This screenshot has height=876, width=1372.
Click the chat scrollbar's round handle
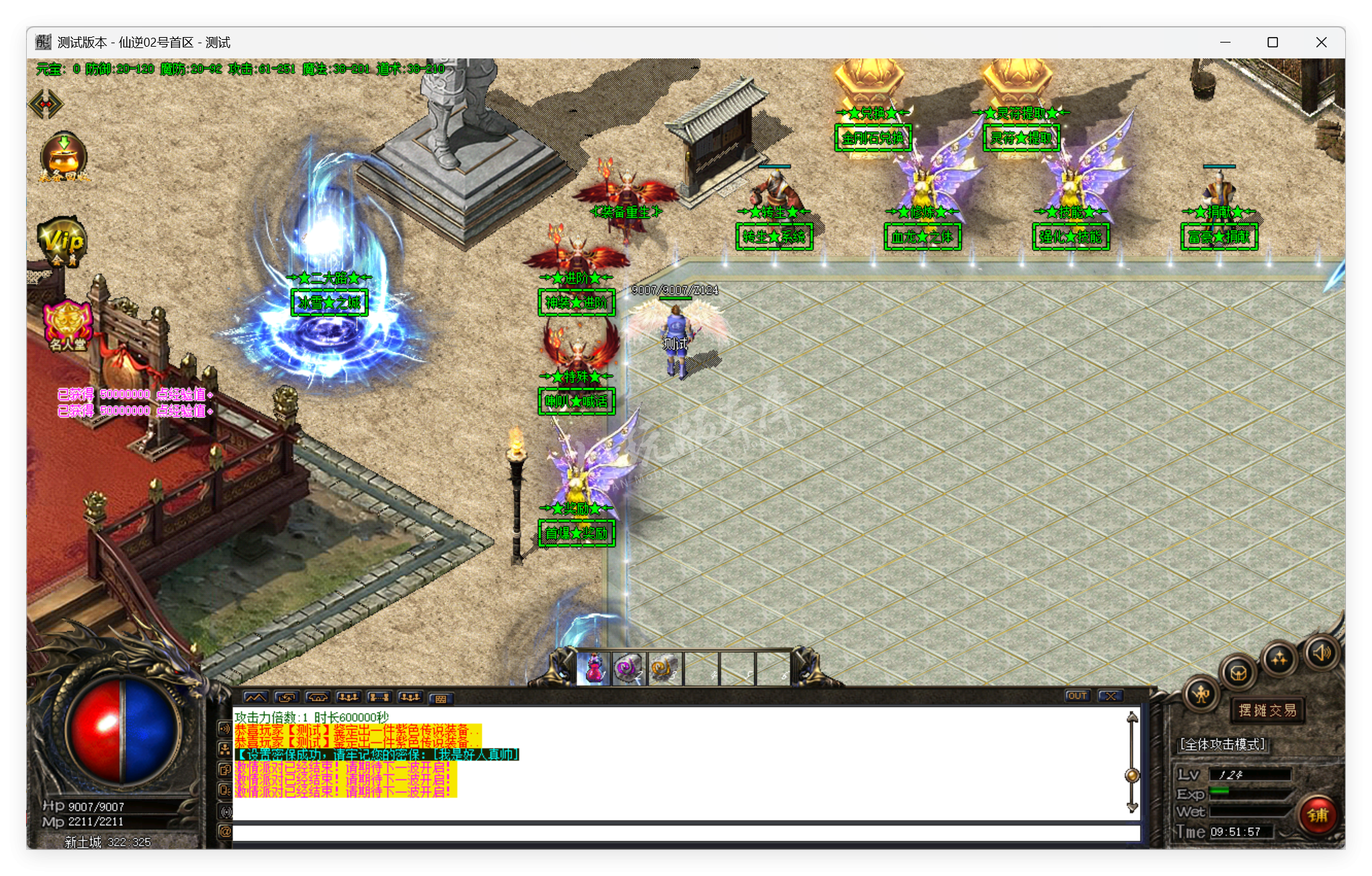(x=1132, y=776)
